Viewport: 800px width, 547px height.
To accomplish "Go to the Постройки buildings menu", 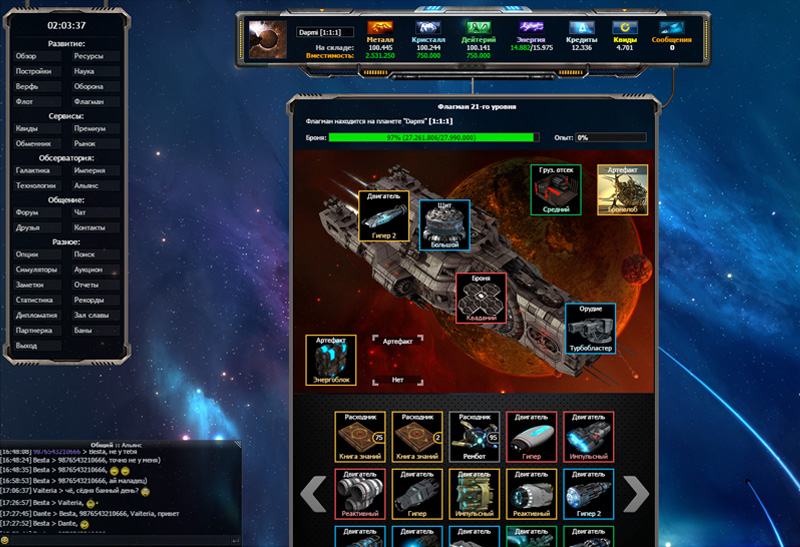I will [36, 72].
